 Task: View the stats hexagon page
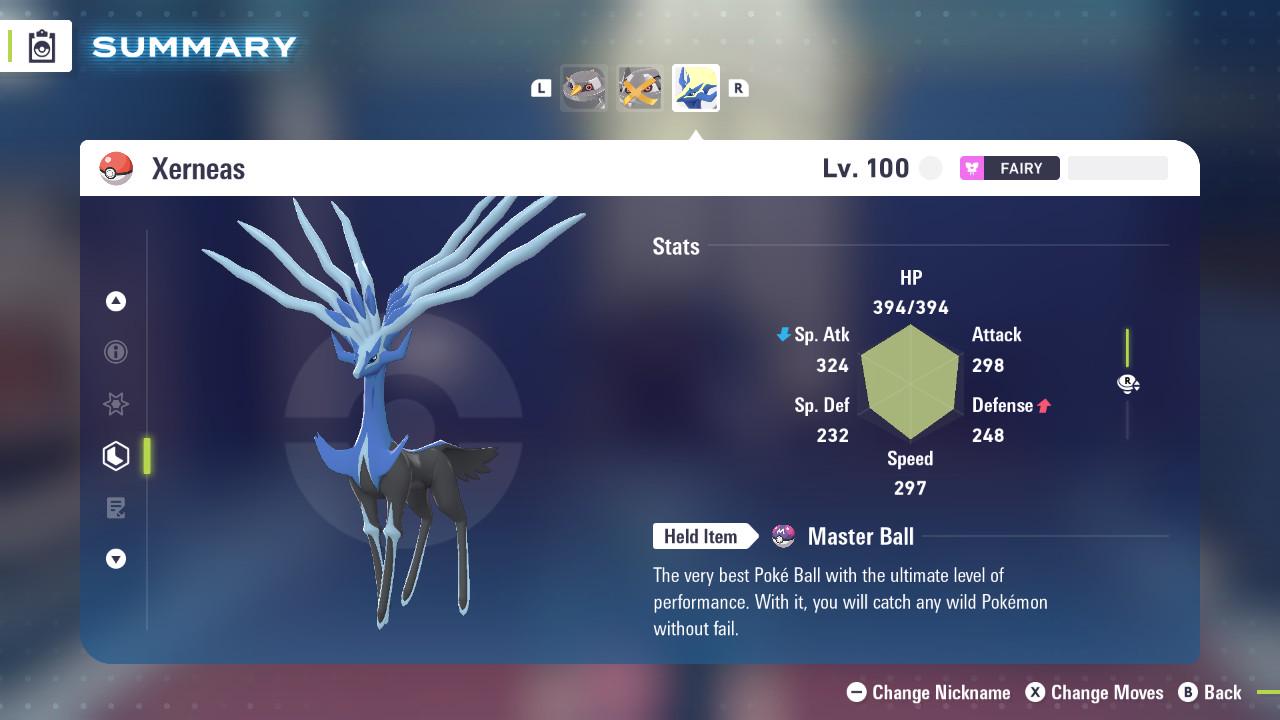point(116,456)
